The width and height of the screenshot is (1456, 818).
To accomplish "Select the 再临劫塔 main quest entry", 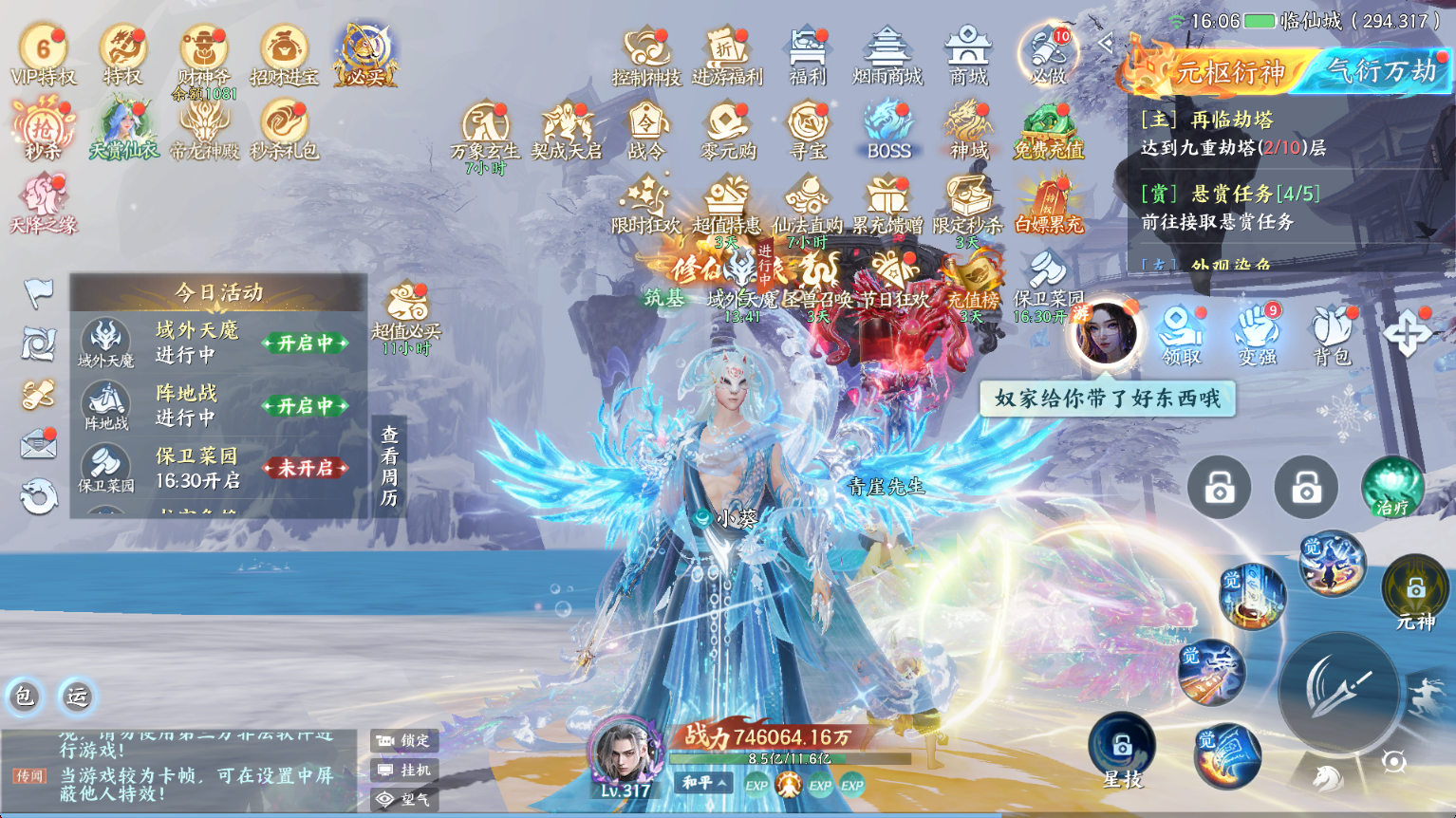I will click(x=1234, y=133).
